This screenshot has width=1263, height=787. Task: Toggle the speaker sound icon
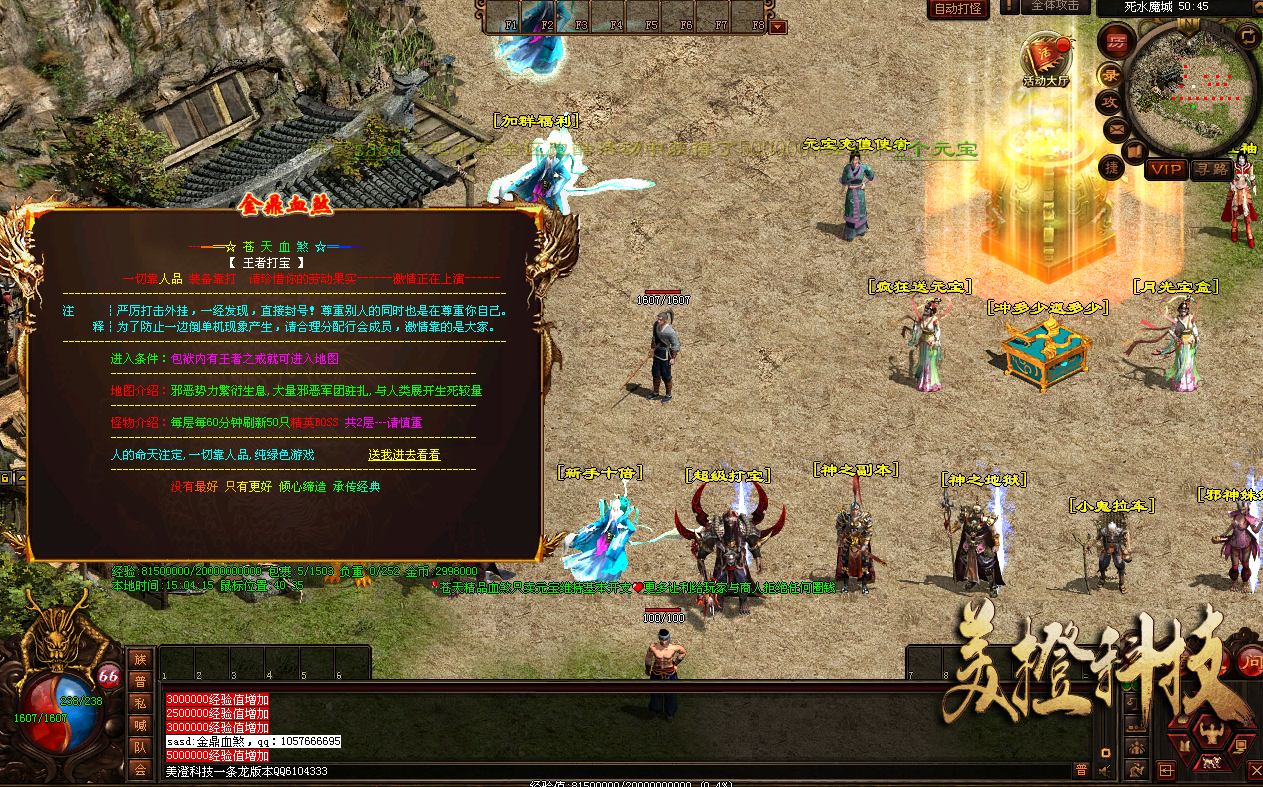point(1104,770)
